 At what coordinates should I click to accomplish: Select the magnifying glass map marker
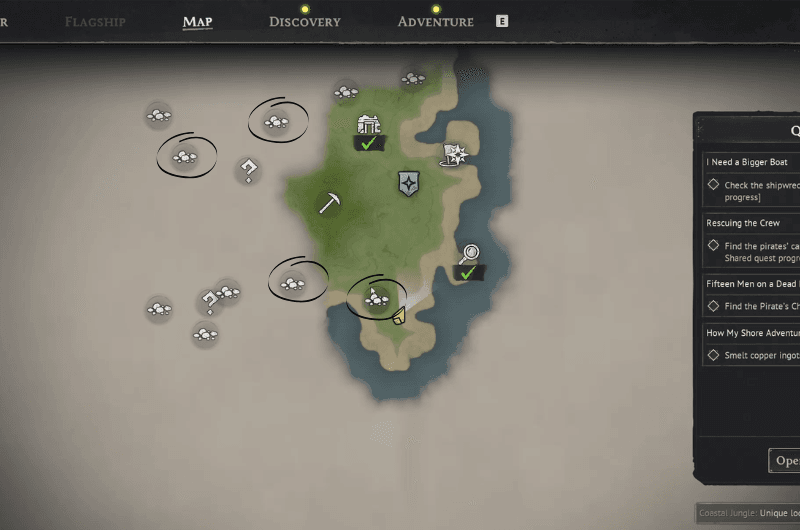tap(469, 256)
